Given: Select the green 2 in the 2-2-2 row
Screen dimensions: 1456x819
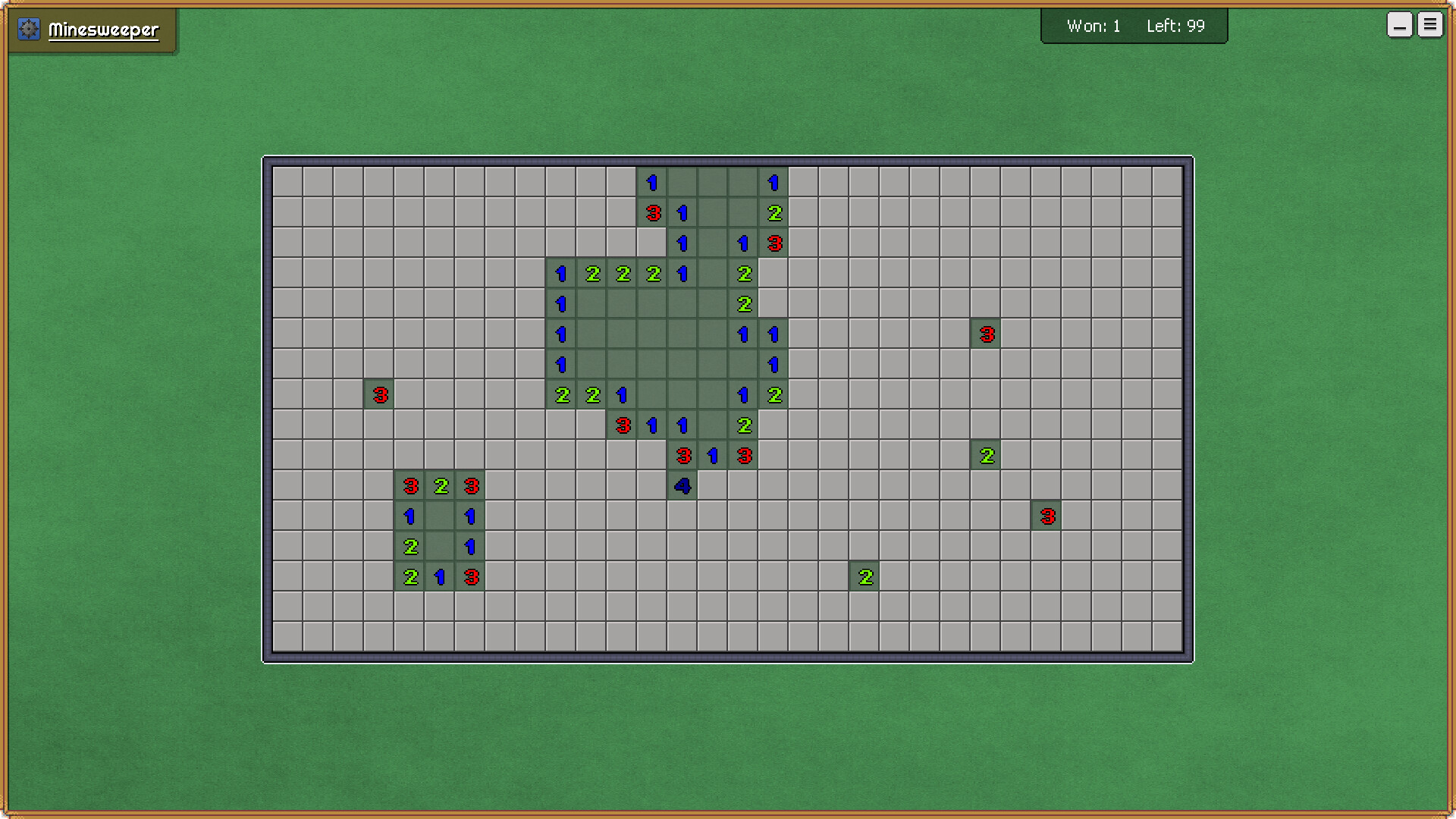Looking at the screenshot, I should [x=622, y=273].
